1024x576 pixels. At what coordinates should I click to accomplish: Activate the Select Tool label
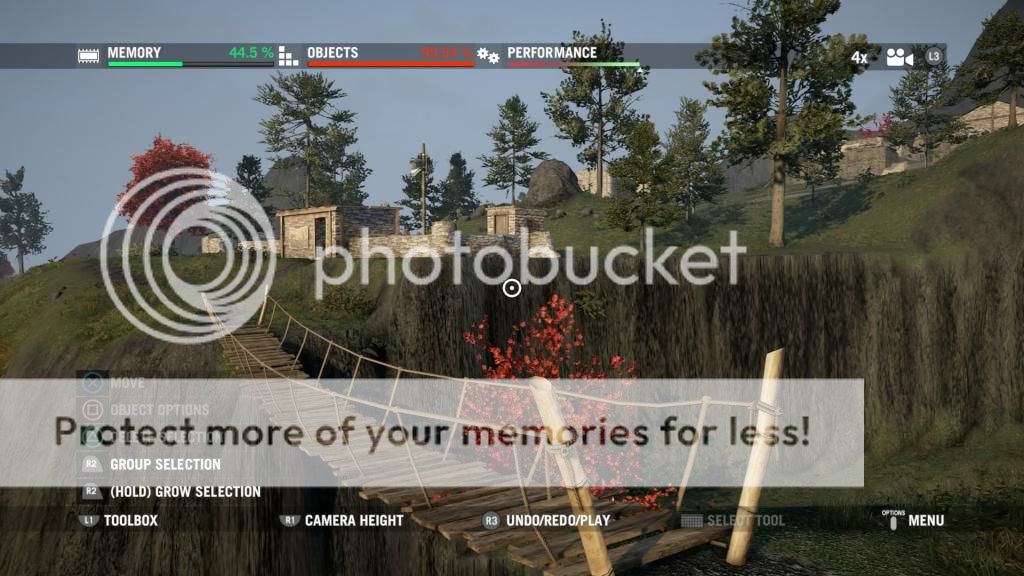click(745, 520)
